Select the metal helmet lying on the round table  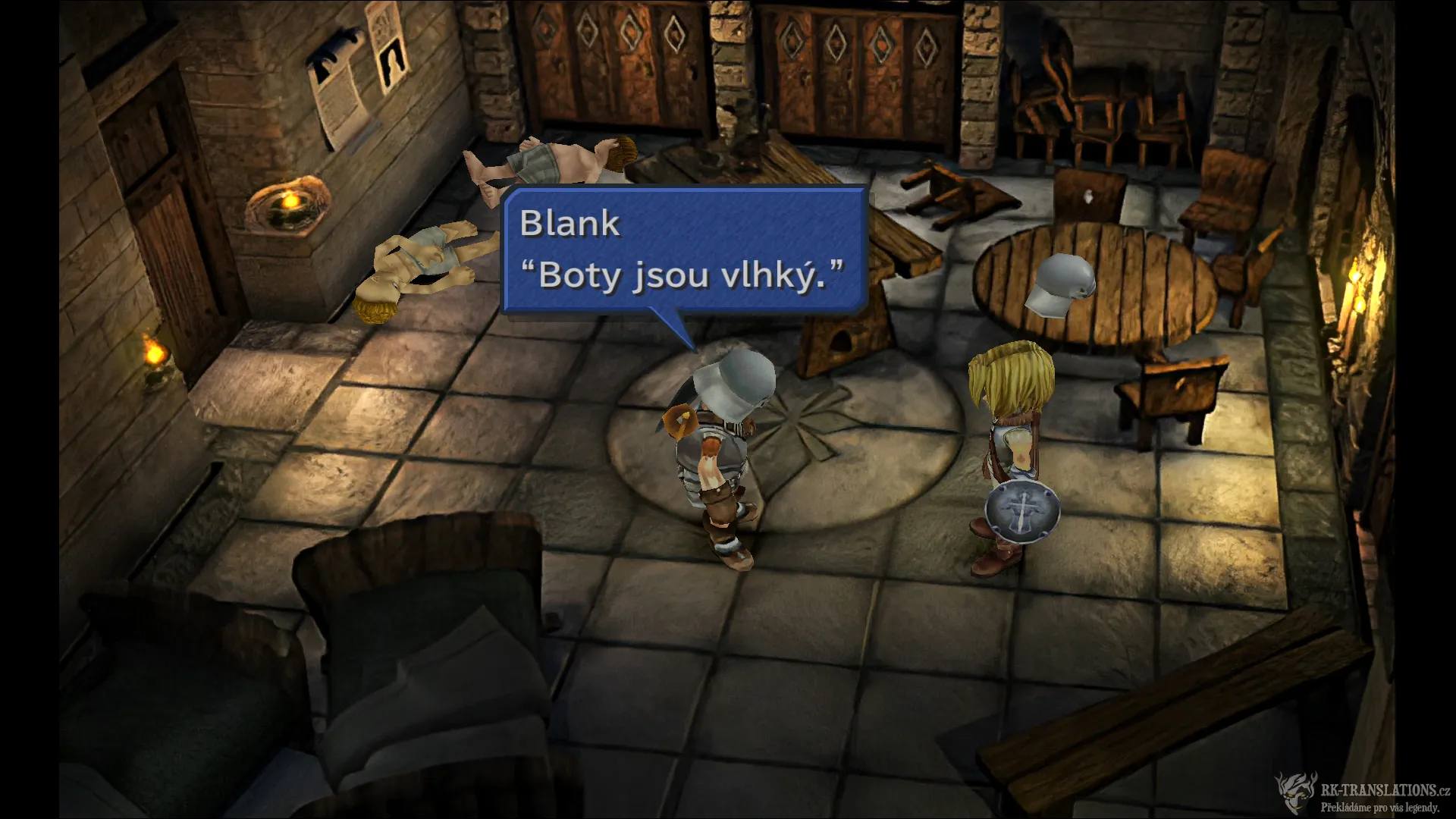coord(1061,285)
